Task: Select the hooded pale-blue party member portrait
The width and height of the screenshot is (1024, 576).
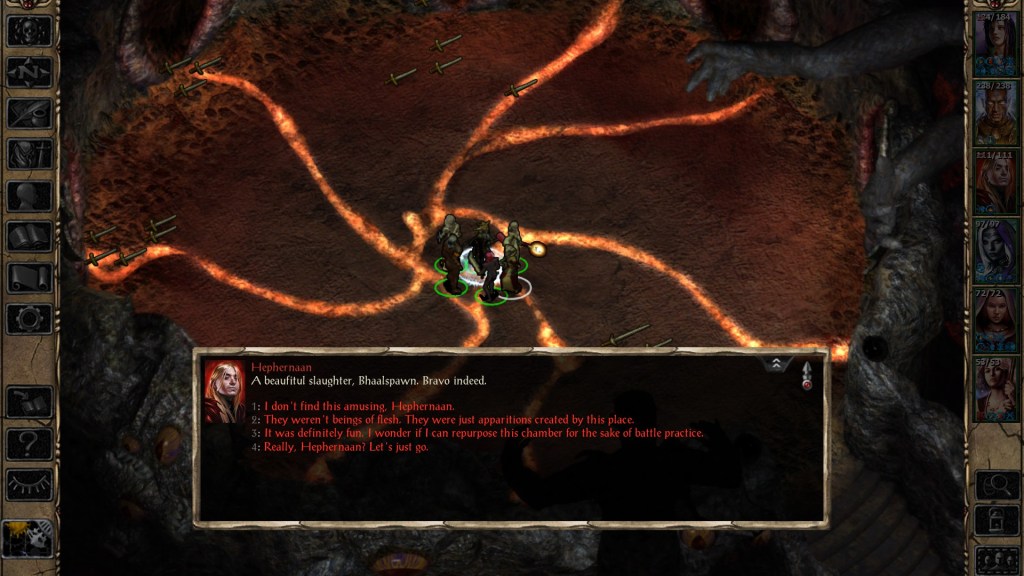Action: pos(996,252)
